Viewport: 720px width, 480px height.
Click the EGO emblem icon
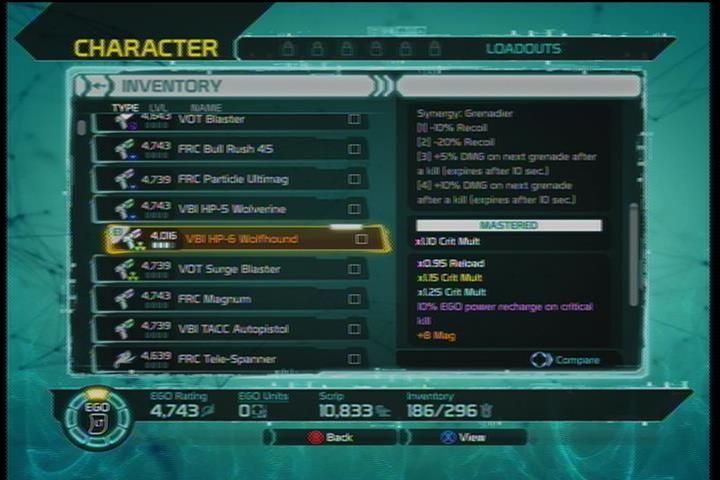[x=98, y=417]
